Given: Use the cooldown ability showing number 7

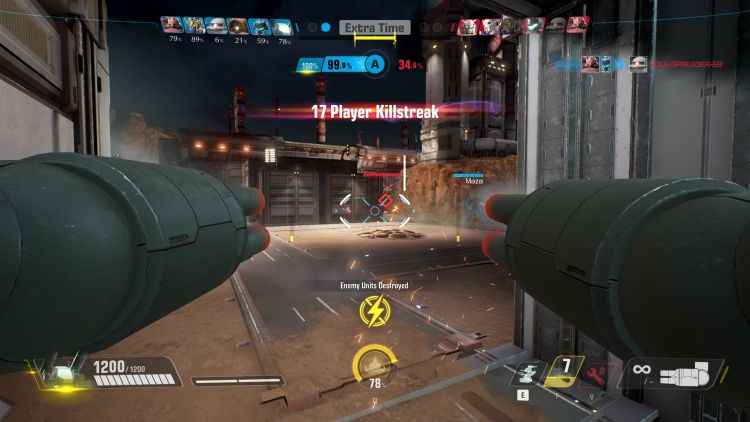Looking at the screenshot, I should click(566, 370).
